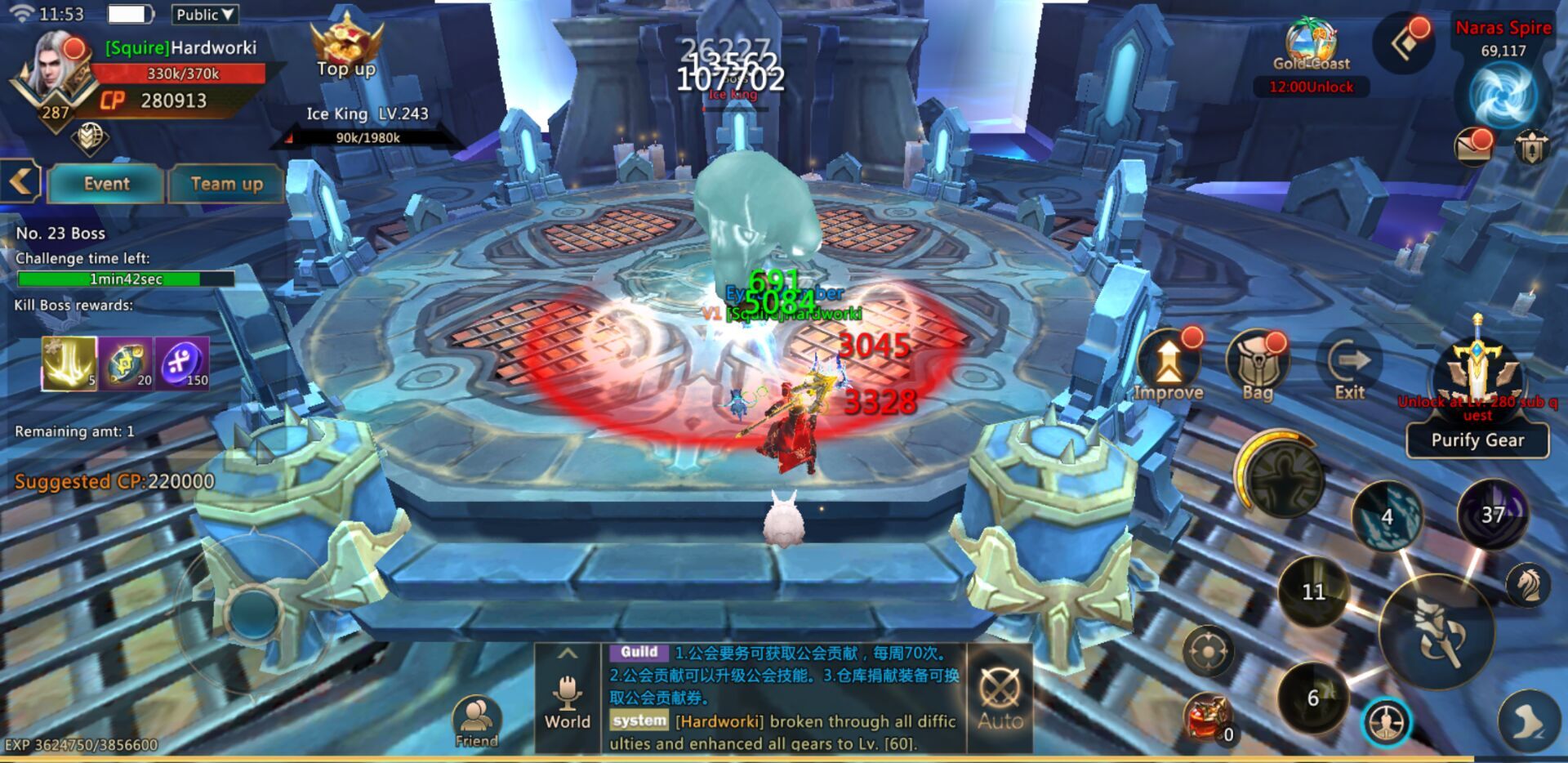The height and width of the screenshot is (763, 1568).
Task: Open the Bag inventory
Action: 1258,368
